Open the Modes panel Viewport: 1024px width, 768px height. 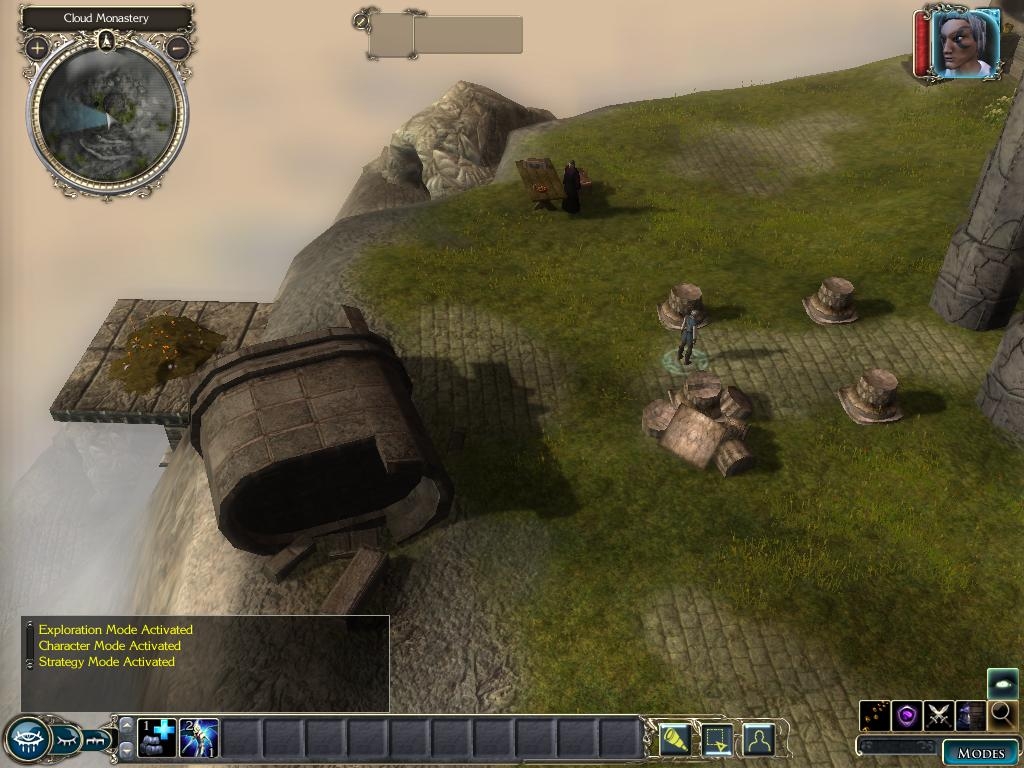tap(979, 753)
